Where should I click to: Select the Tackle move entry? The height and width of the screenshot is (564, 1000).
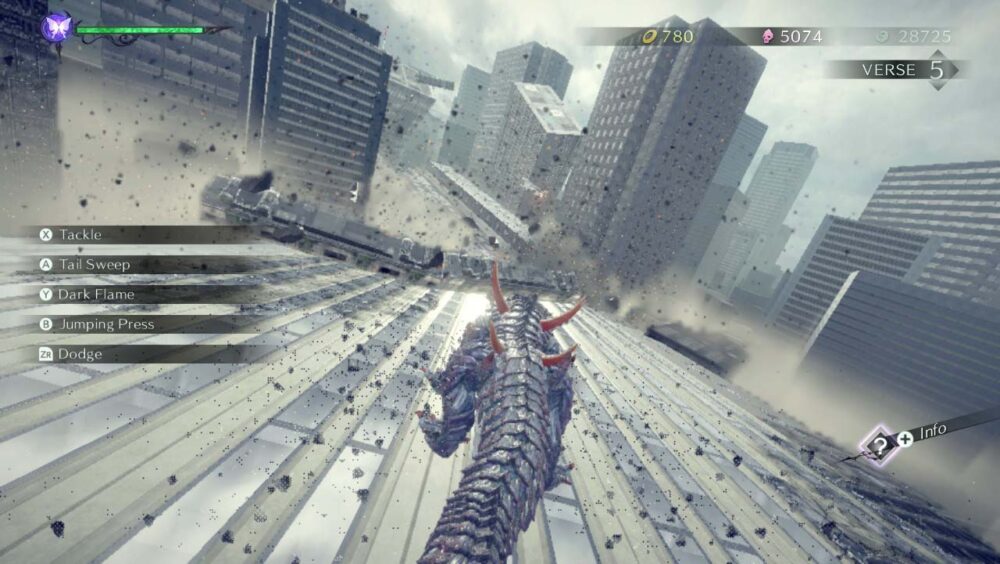[80, 235]
